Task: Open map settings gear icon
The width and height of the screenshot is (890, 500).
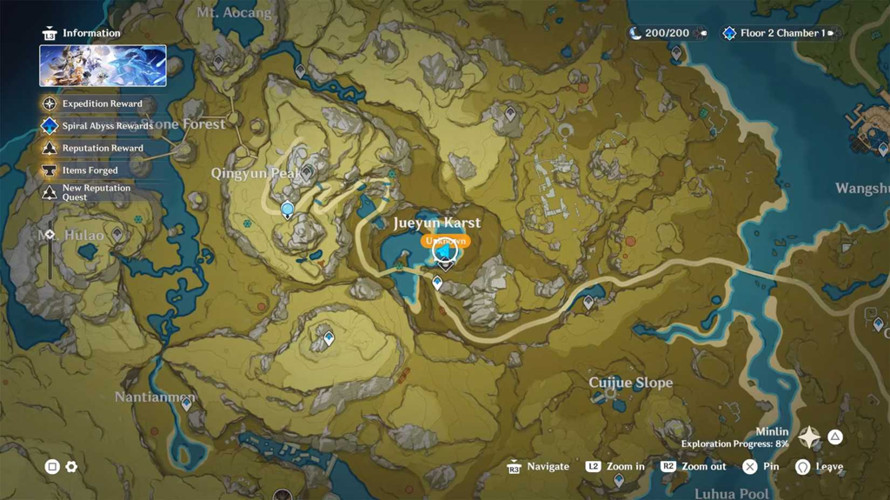Action: click(x=72, y=467)
